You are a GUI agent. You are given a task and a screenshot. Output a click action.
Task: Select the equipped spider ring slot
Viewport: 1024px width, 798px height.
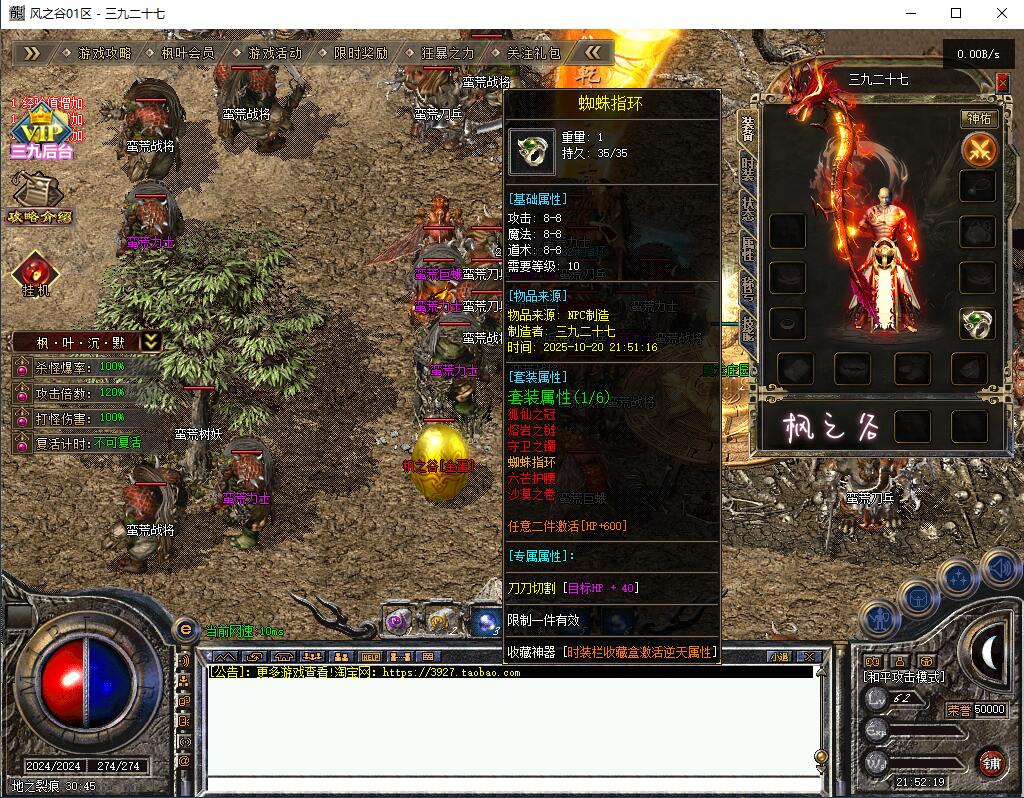pyautogui.click(x=977, y=323)
